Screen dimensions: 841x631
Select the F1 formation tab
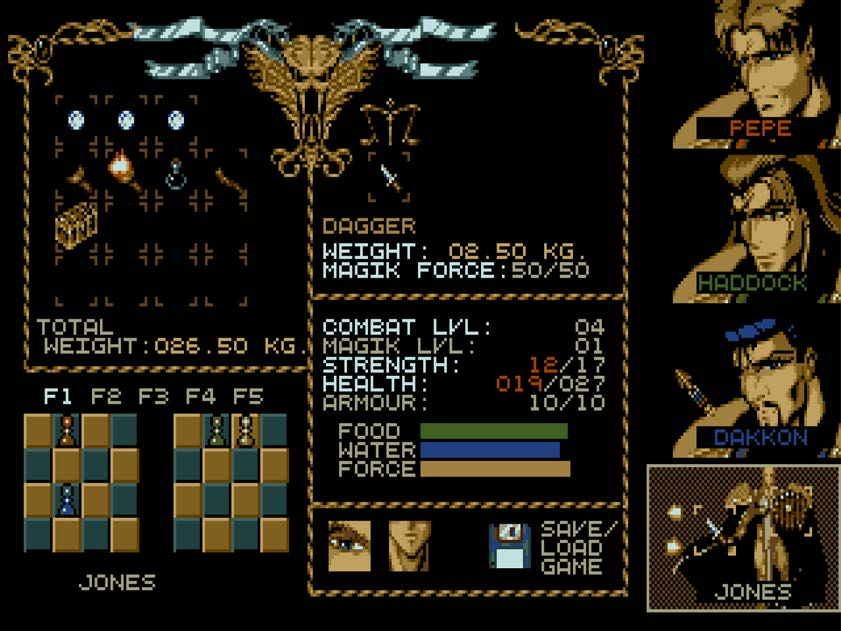tap(58, 397)
